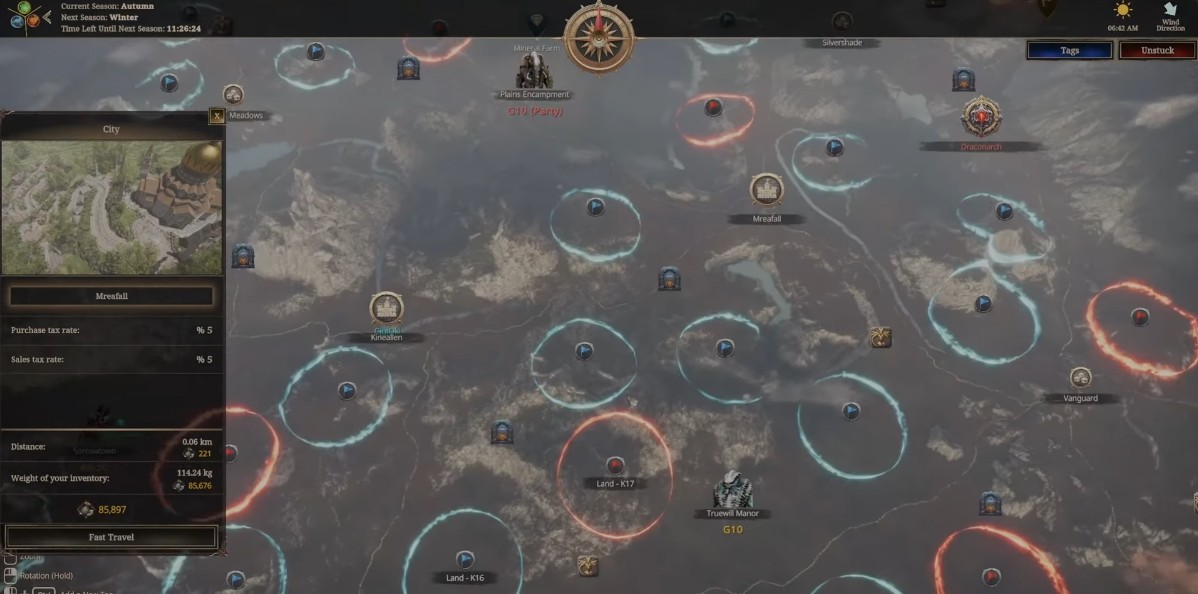Screen dimensions: 1198x594
Task: Close the City info panel
Action: pos(216,116)
